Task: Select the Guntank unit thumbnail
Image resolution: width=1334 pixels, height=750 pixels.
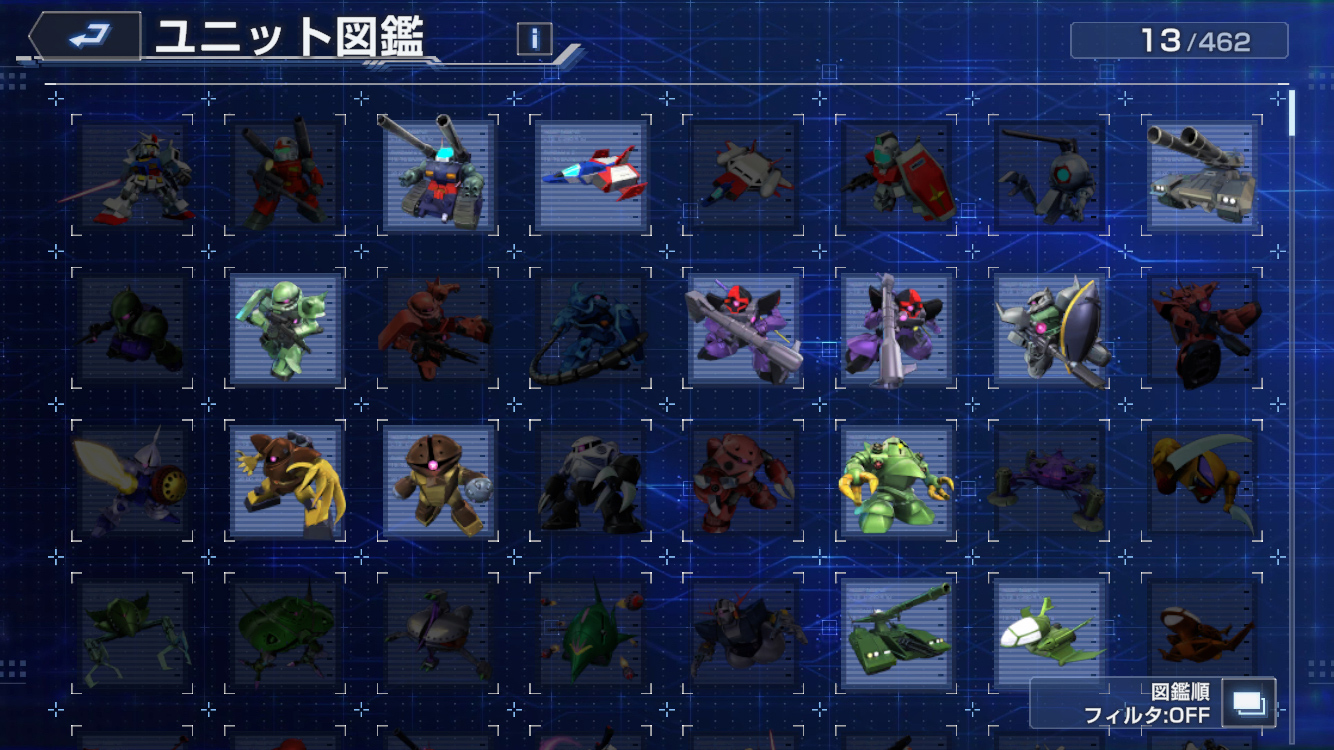Action: (439, 176)
